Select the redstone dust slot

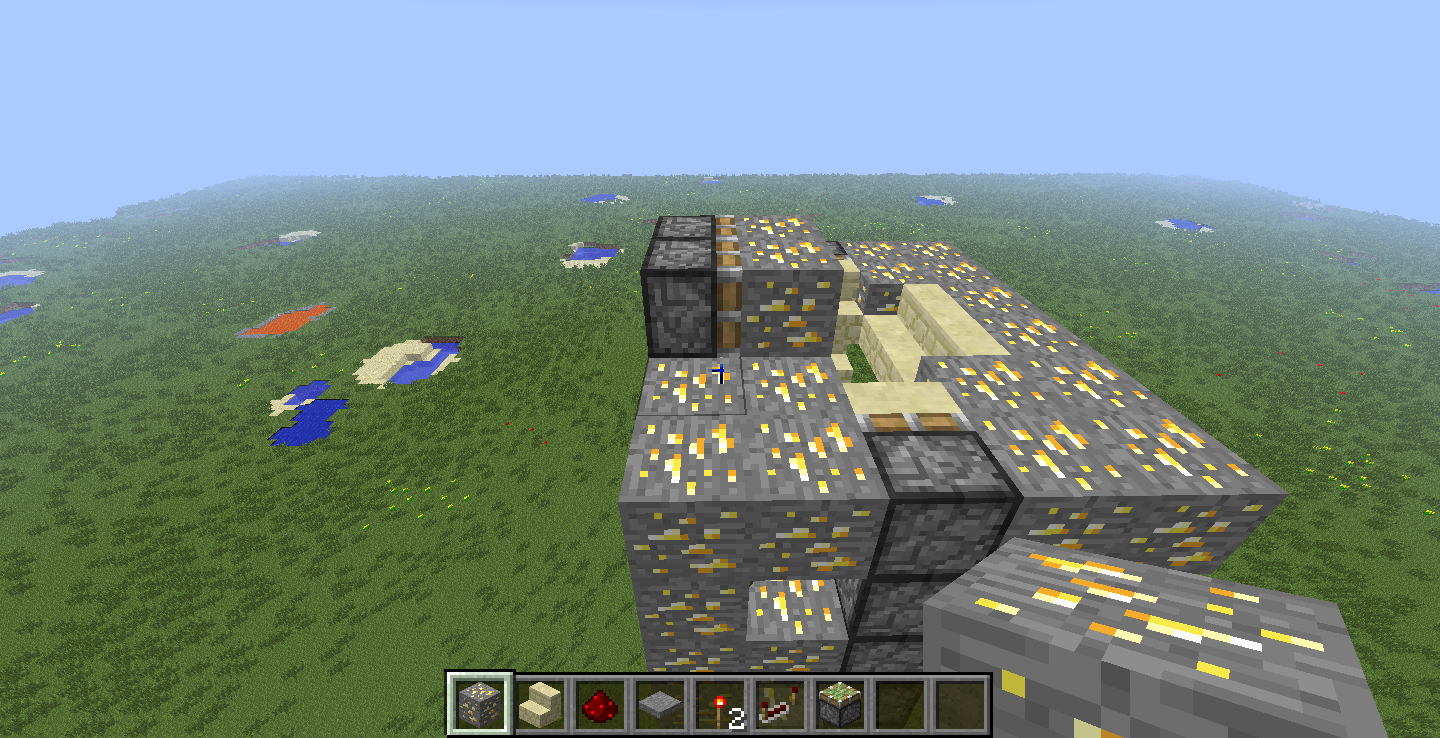(599, 703)
